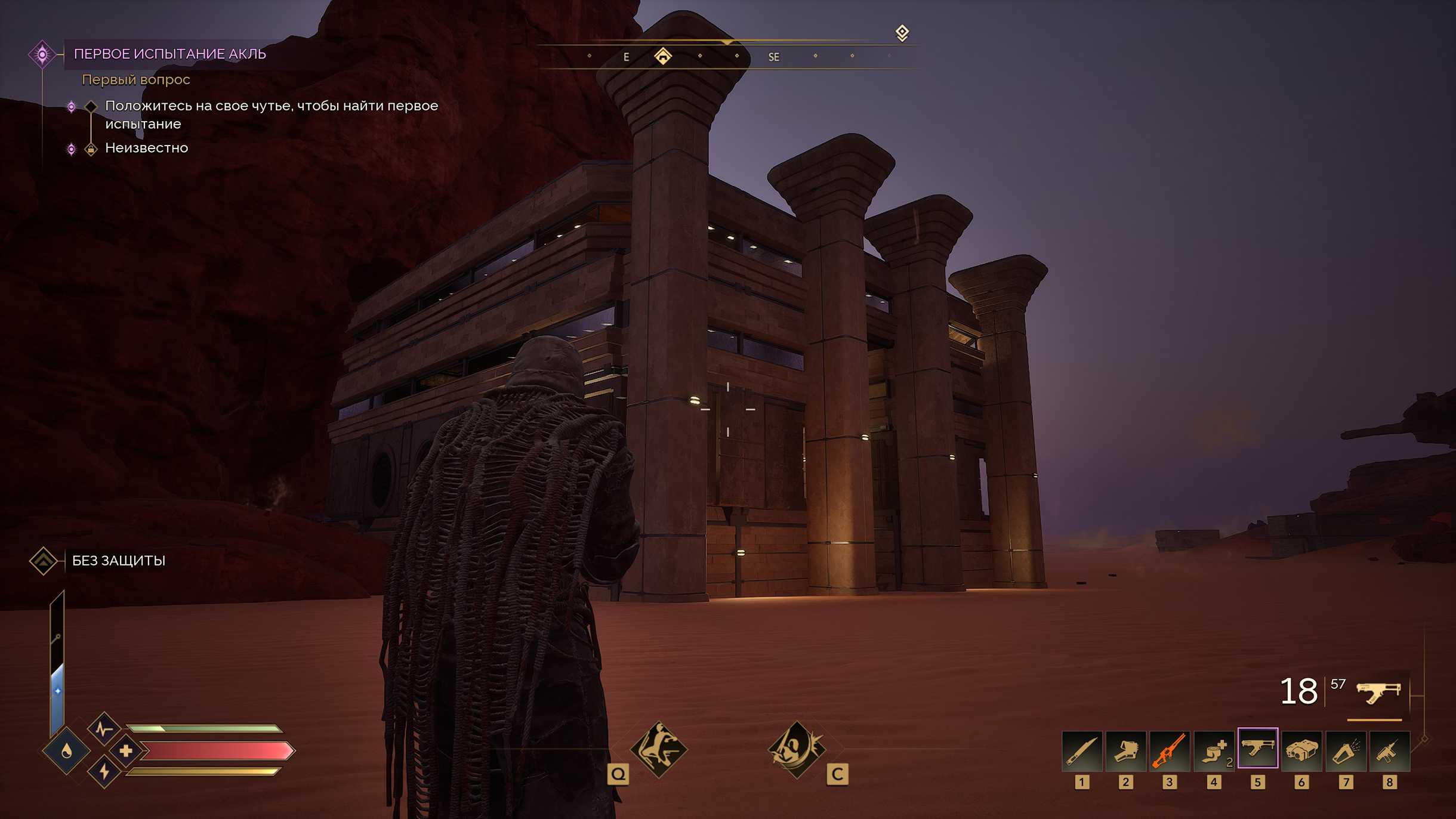Choose the orange rifle in slot 3
The width and height of the screenshot is (1456, 819).
coord(1170,749)
